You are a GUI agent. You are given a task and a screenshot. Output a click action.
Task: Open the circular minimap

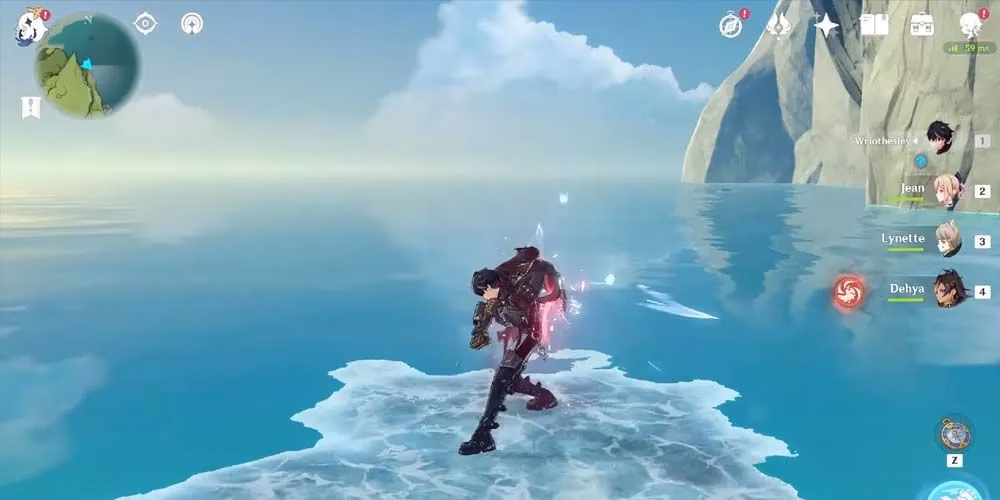86,66
